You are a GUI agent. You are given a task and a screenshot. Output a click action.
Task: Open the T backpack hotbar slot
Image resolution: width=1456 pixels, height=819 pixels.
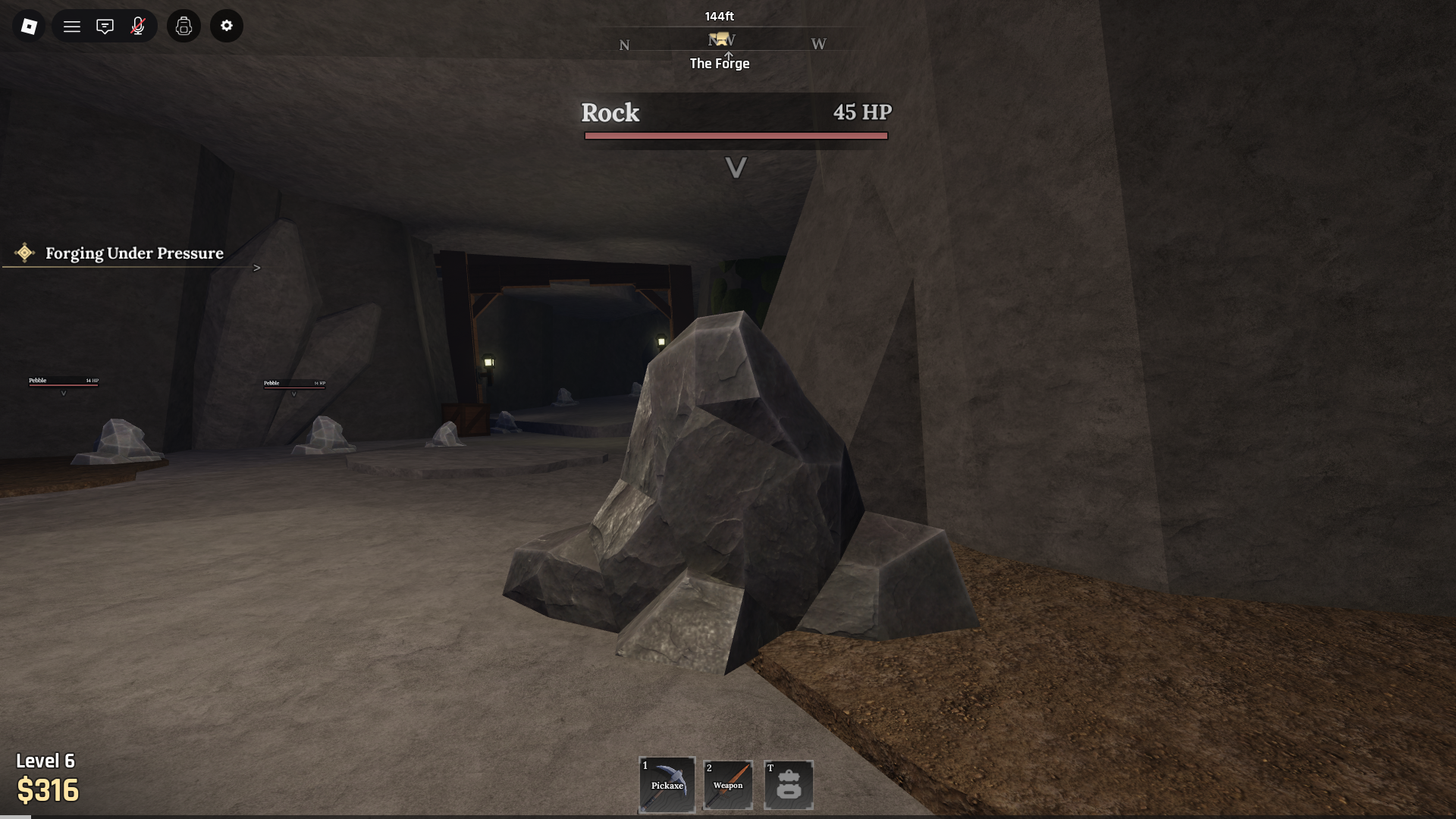click(788, 784)
